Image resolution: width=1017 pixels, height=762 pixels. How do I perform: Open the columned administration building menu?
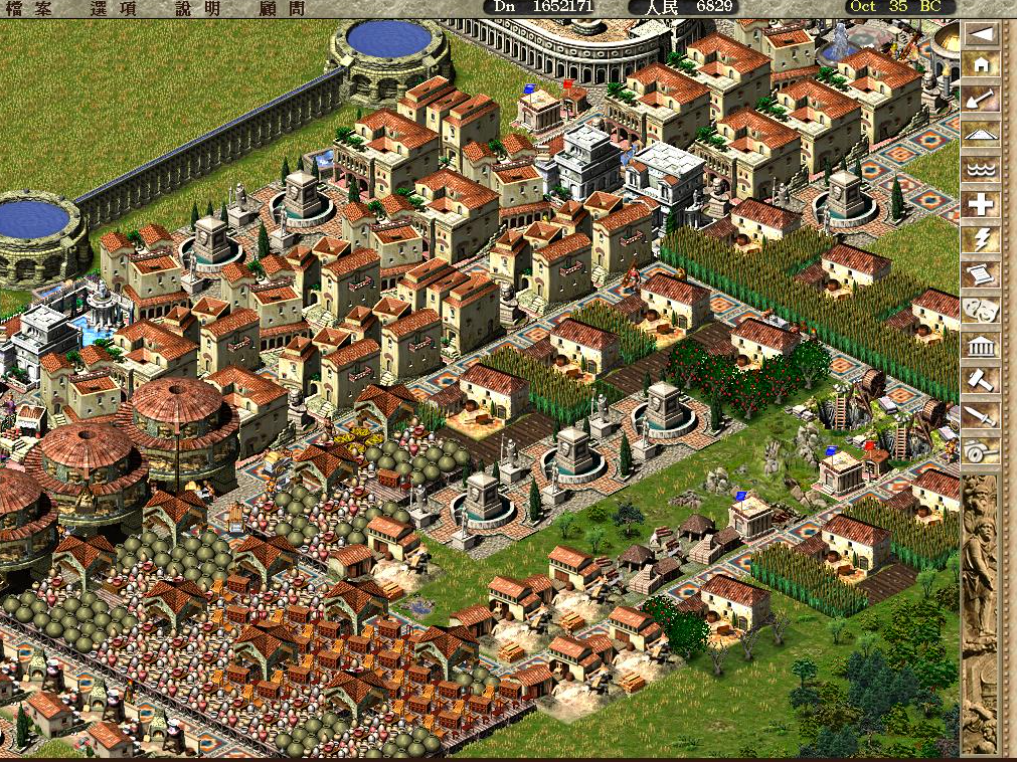pos(981,346)
